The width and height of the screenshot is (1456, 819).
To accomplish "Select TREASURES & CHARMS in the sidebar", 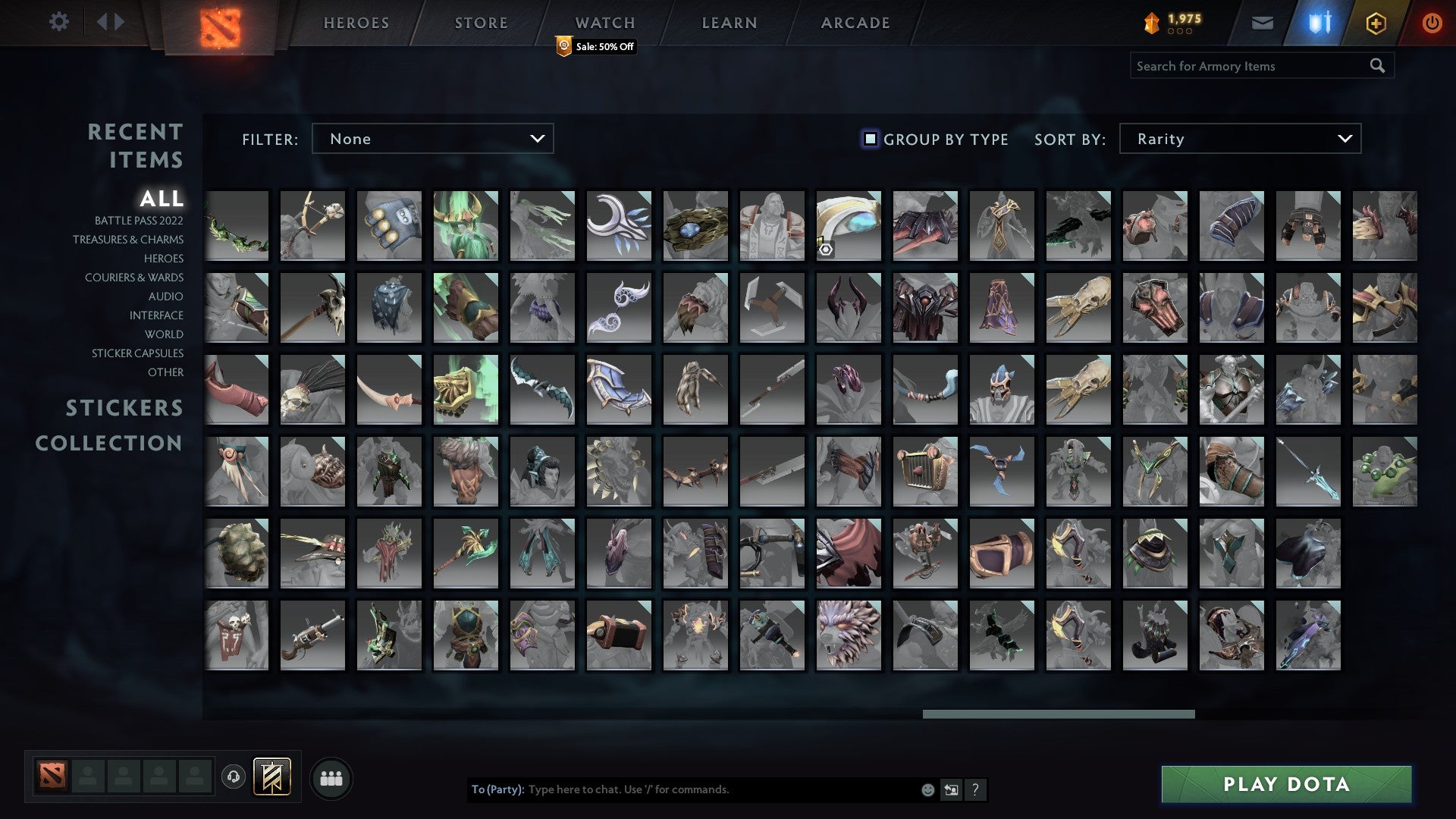I will 128,240.
